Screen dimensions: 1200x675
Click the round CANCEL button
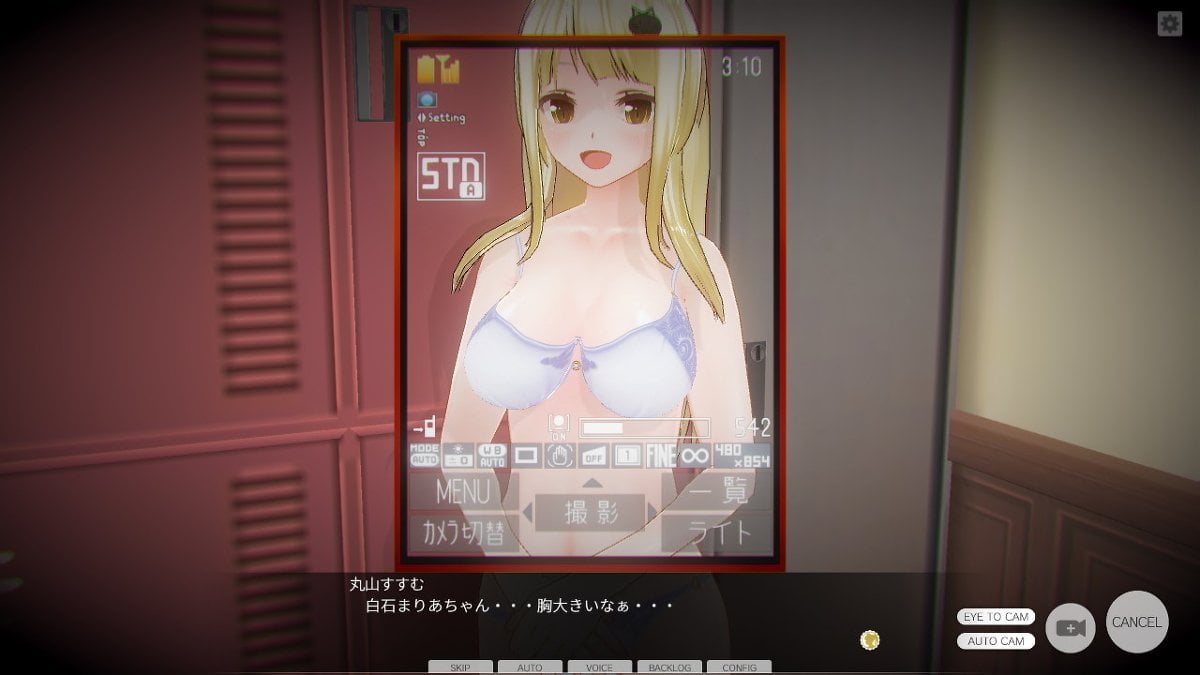pyautogui.click(x=1137, y=622)
